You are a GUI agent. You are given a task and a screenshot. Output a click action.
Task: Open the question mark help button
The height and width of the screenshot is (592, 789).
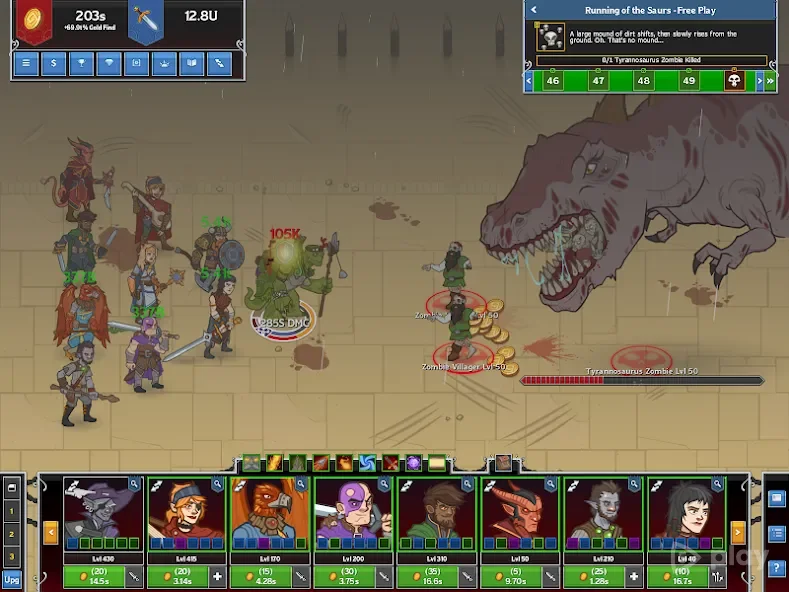click(x=777, y=569)
